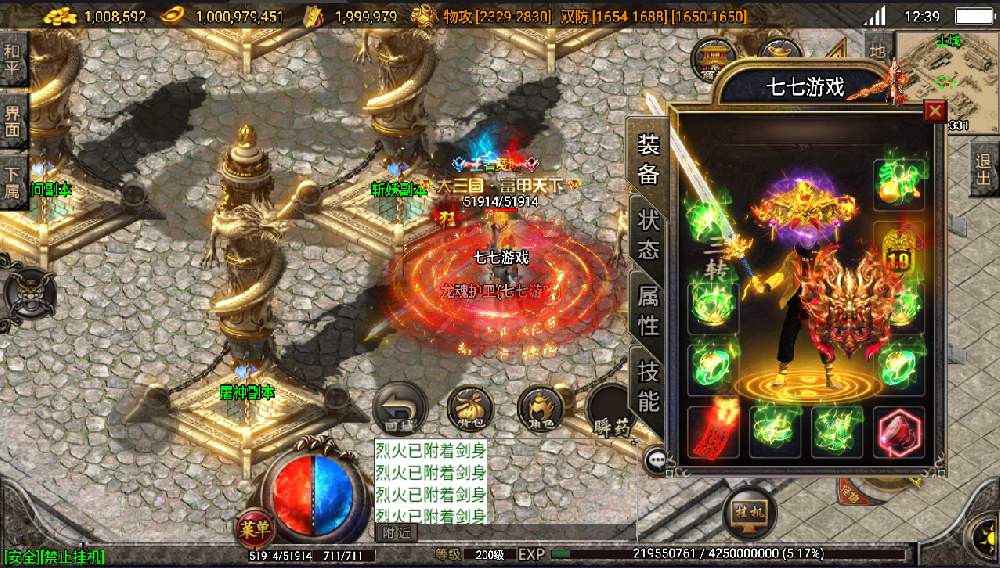Open the chat speech bubble icon
Viewport: 1000px width, 568px height.
[656, 461]
